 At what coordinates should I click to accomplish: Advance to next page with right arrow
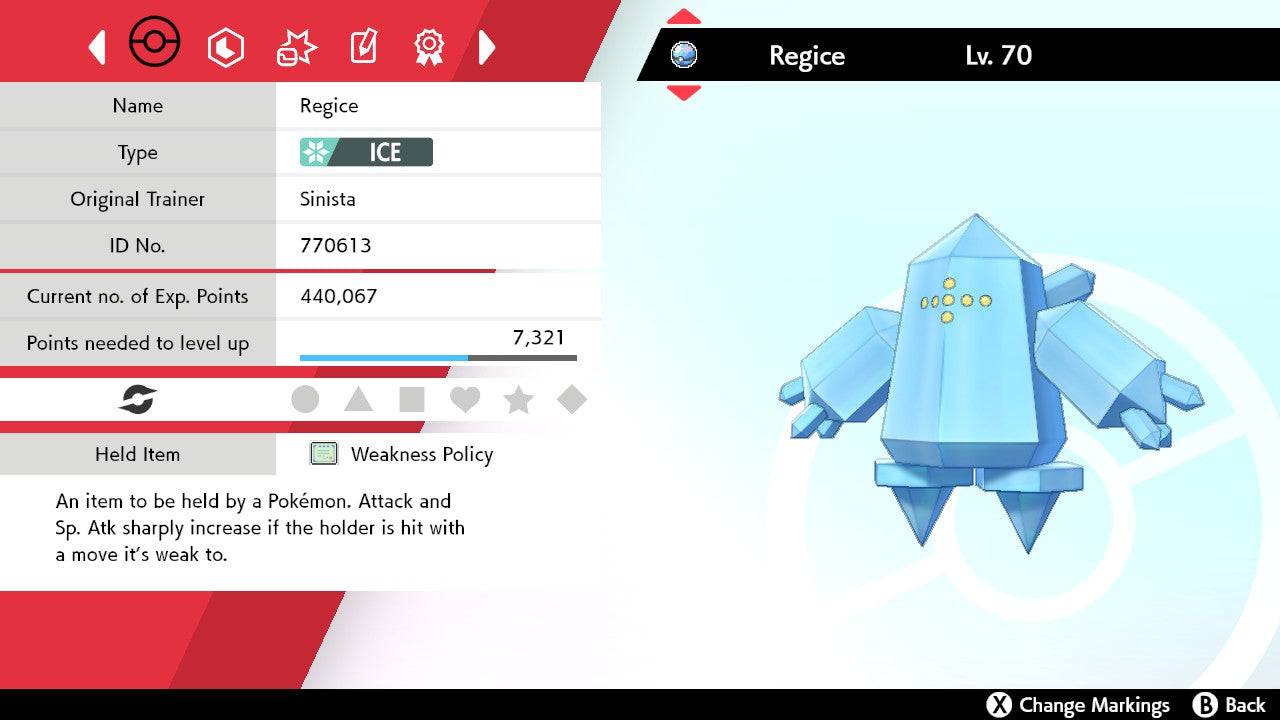tap(487, 47)
